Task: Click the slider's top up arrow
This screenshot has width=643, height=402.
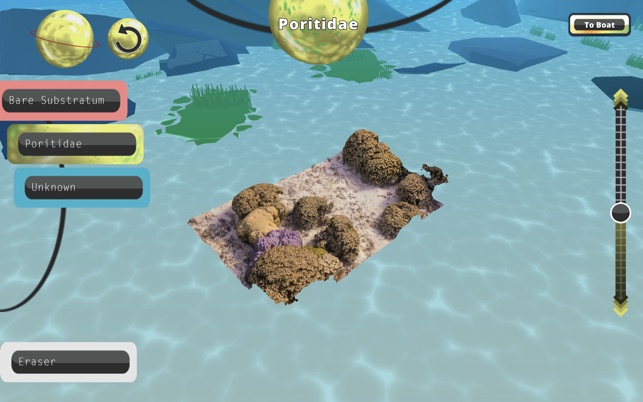Action: click(621, 98)
